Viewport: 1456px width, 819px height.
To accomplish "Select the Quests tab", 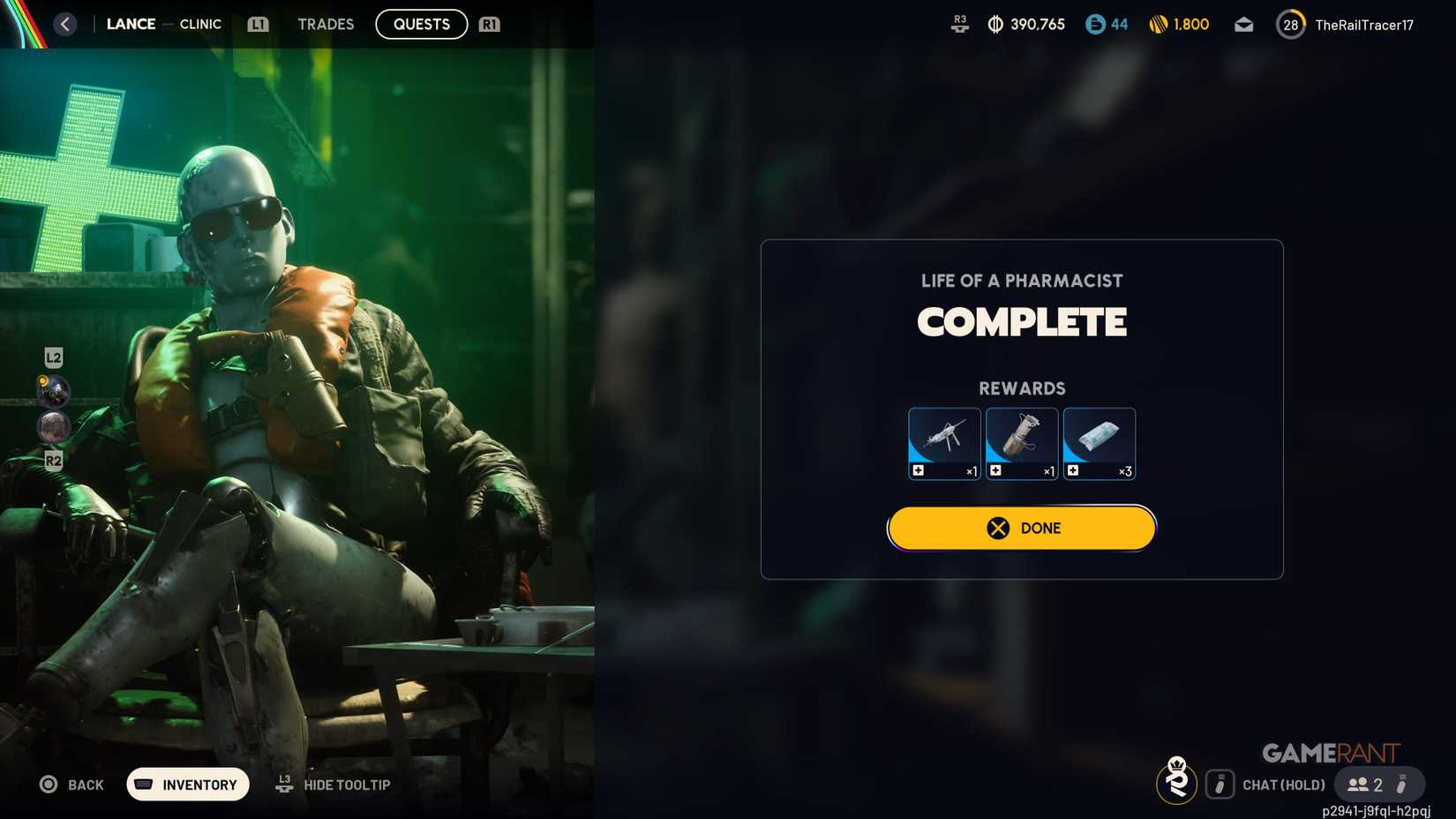I will click(421, 24).
